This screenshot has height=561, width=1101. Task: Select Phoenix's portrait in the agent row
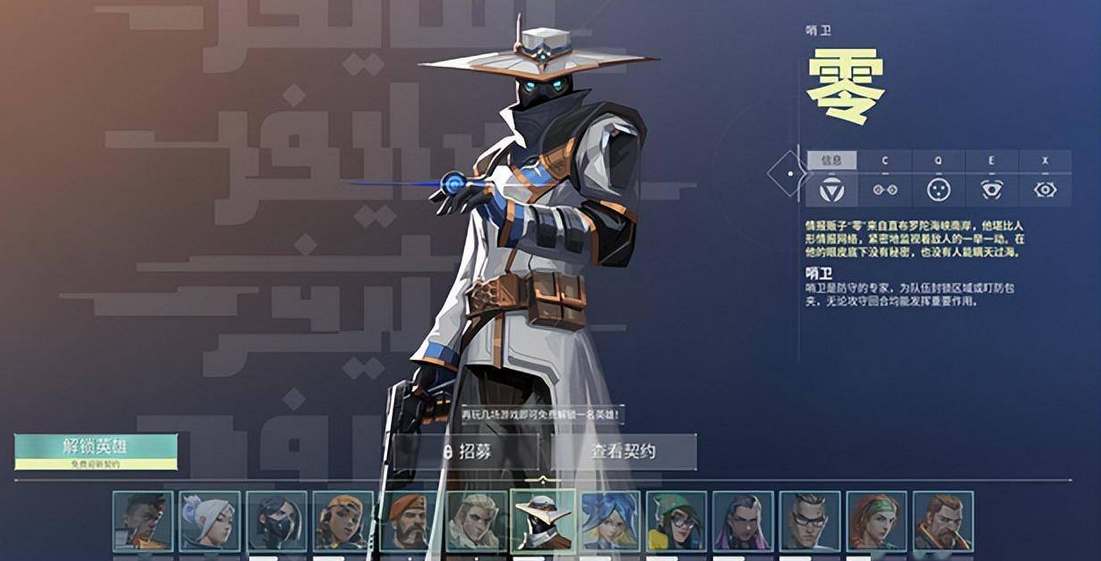(143, 520)
